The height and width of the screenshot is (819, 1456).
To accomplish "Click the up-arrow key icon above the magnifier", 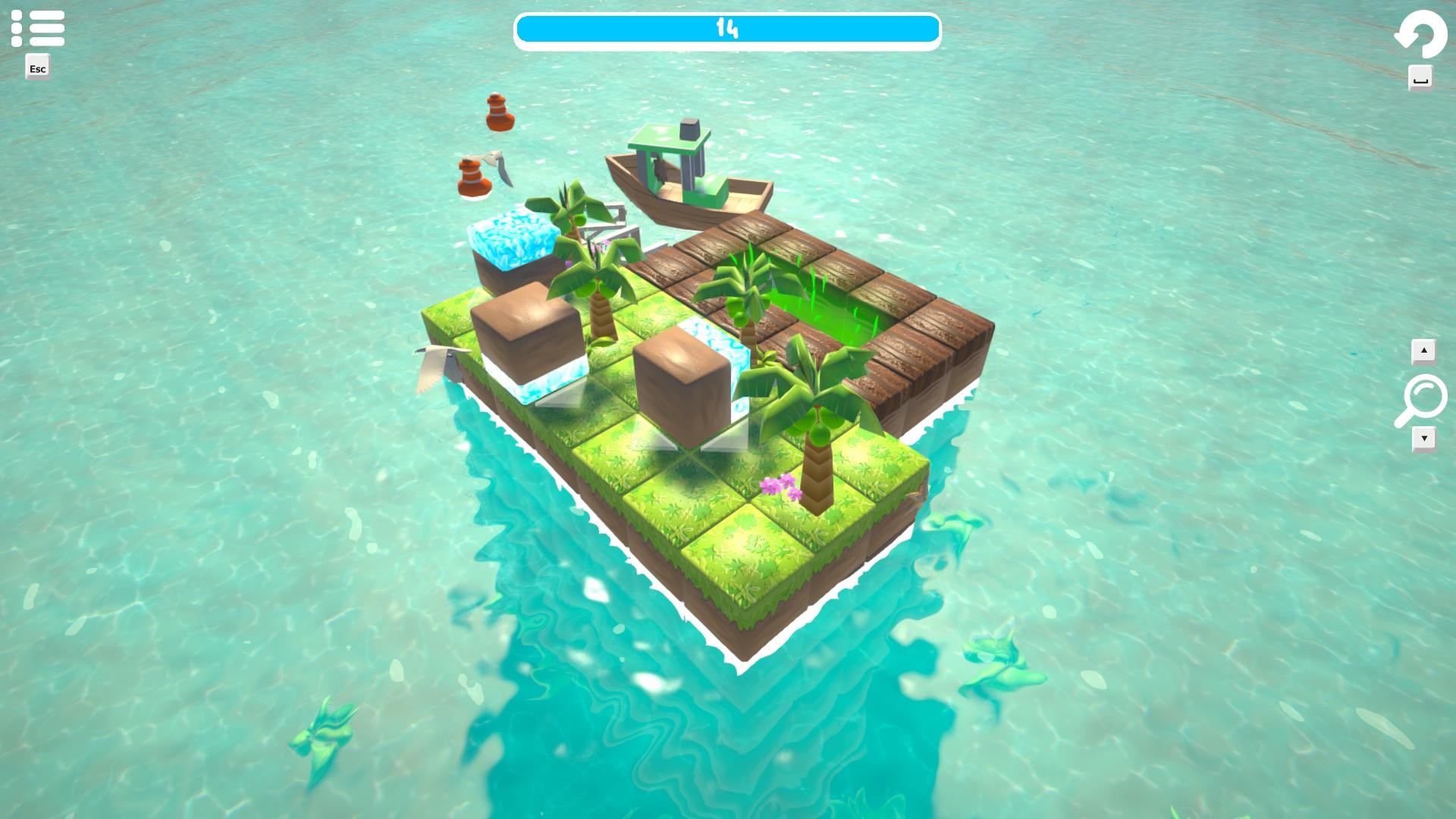I will 1424,350.
